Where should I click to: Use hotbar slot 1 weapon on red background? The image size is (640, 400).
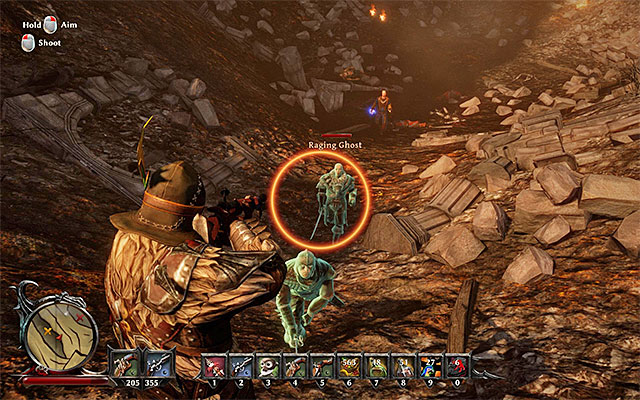point(212,366)
